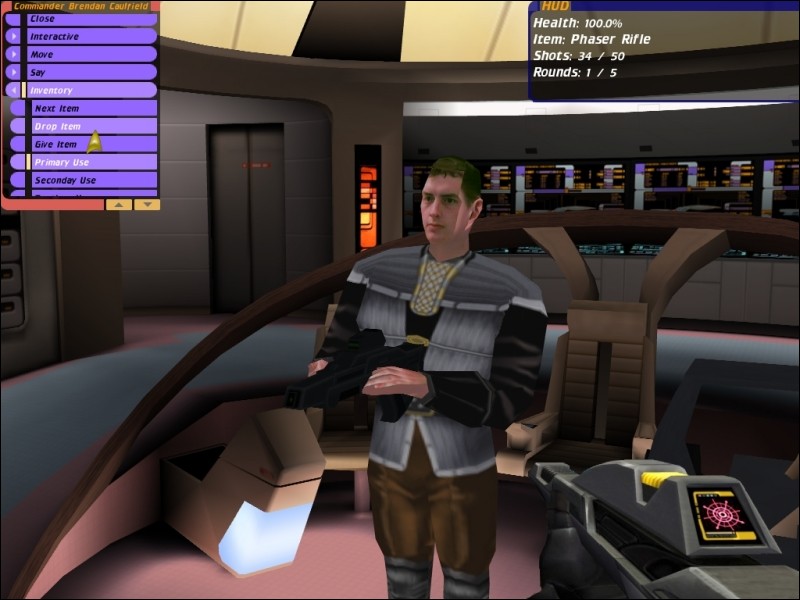Choose Seconday Use from Inventory
Screen dimensions: 800x600
pyautogui.click(x=90, y=181)
